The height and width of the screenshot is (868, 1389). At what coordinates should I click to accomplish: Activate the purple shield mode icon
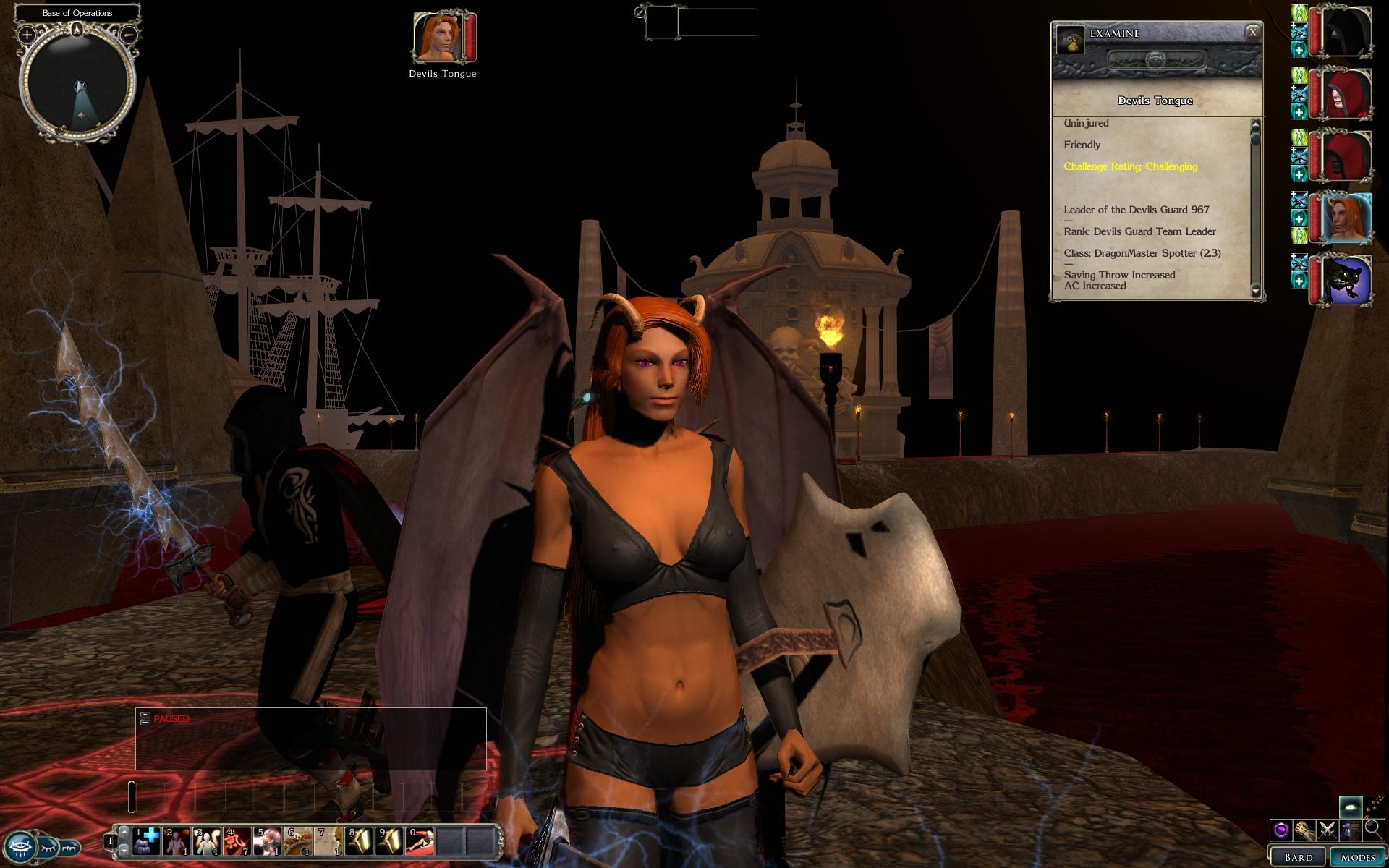click(1281, 830)
